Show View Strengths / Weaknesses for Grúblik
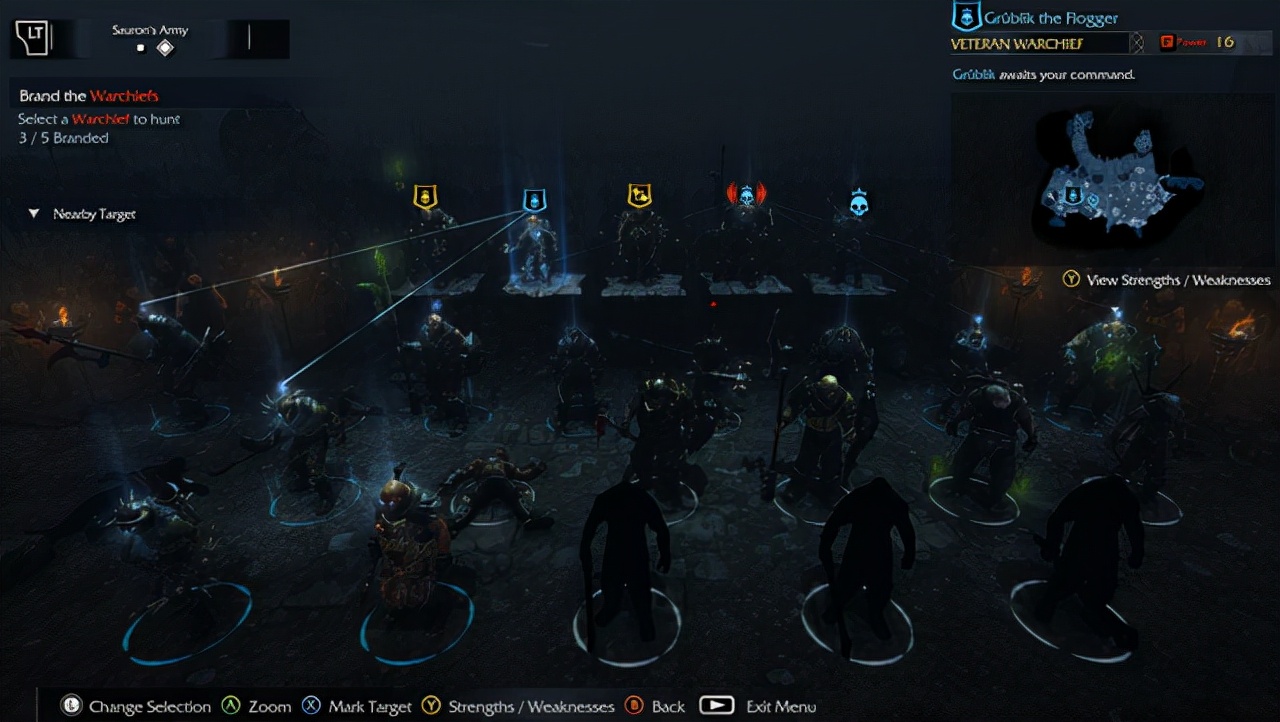This screenshot has width=1280, height=722. pyautogui.click(x=1166, y=280)
